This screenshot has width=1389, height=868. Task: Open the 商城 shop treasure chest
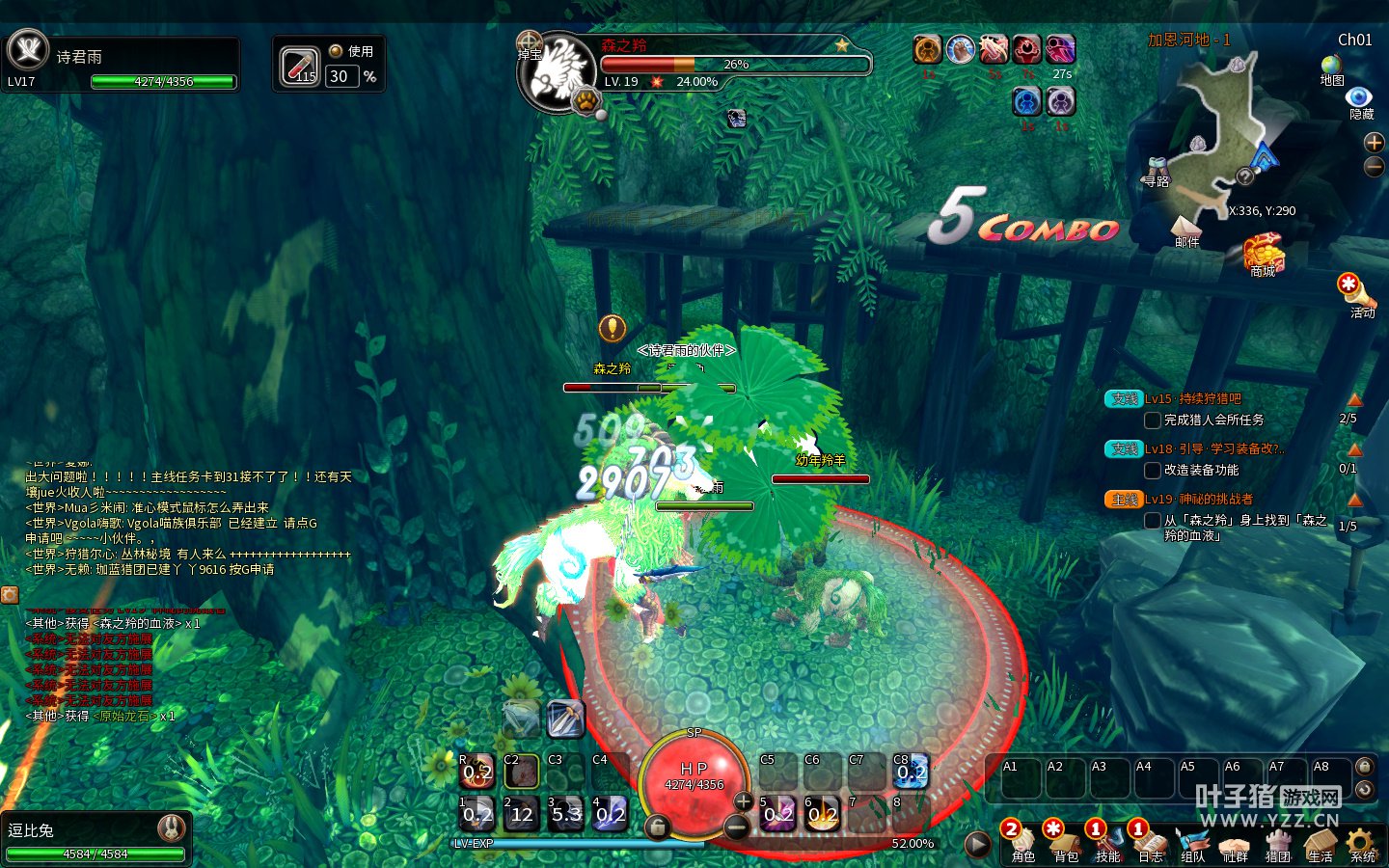coord(1263,254)
